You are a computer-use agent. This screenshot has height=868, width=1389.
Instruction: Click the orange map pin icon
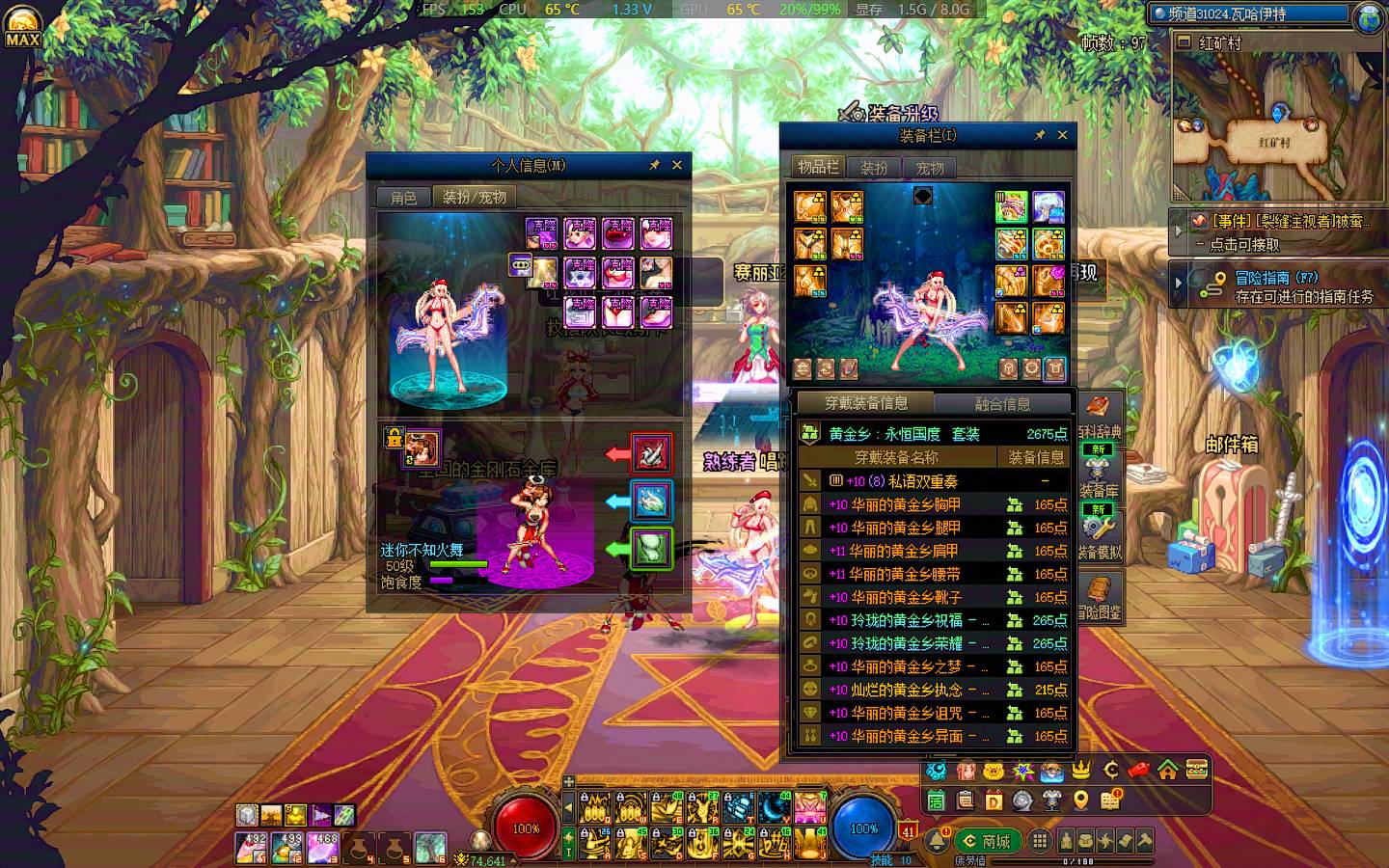click(1080, 800)
